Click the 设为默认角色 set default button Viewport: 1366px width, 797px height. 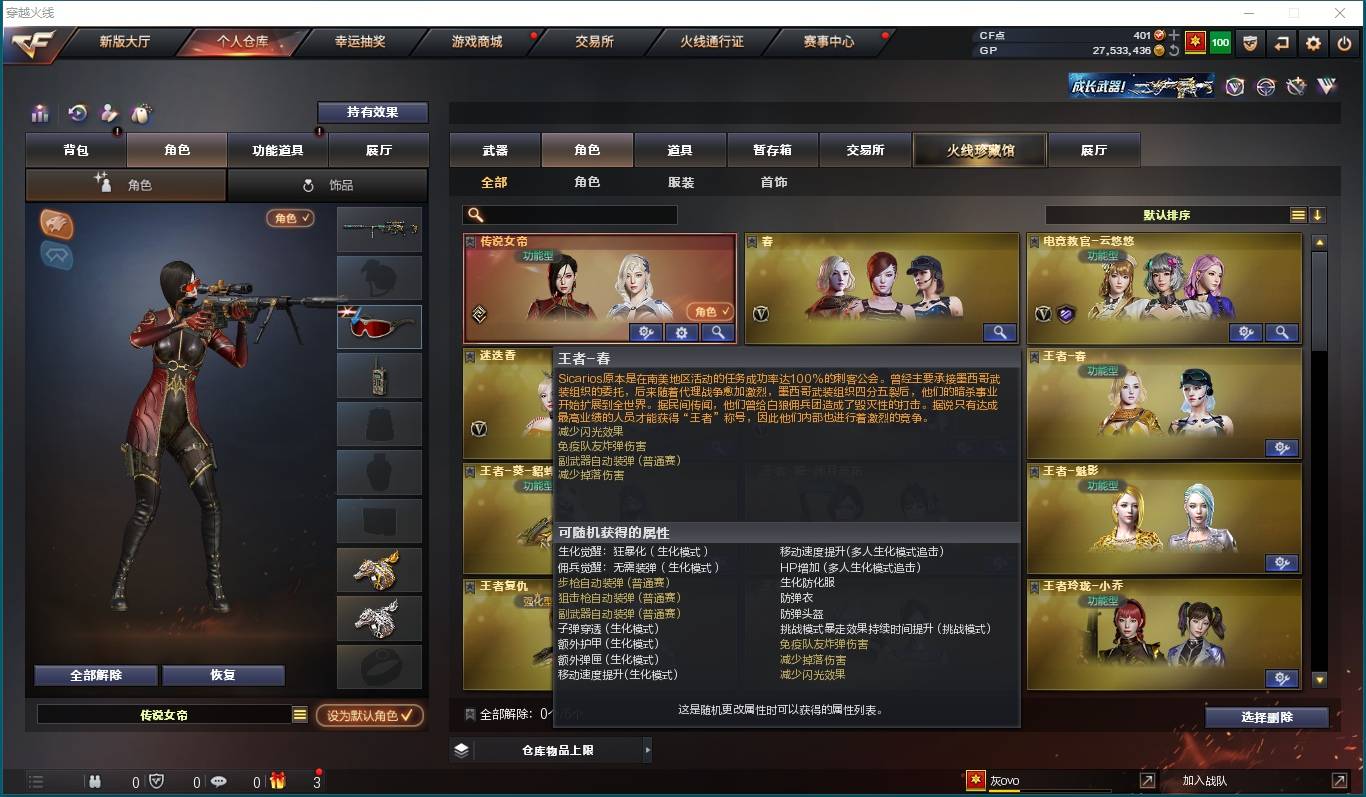coord(369,712)
